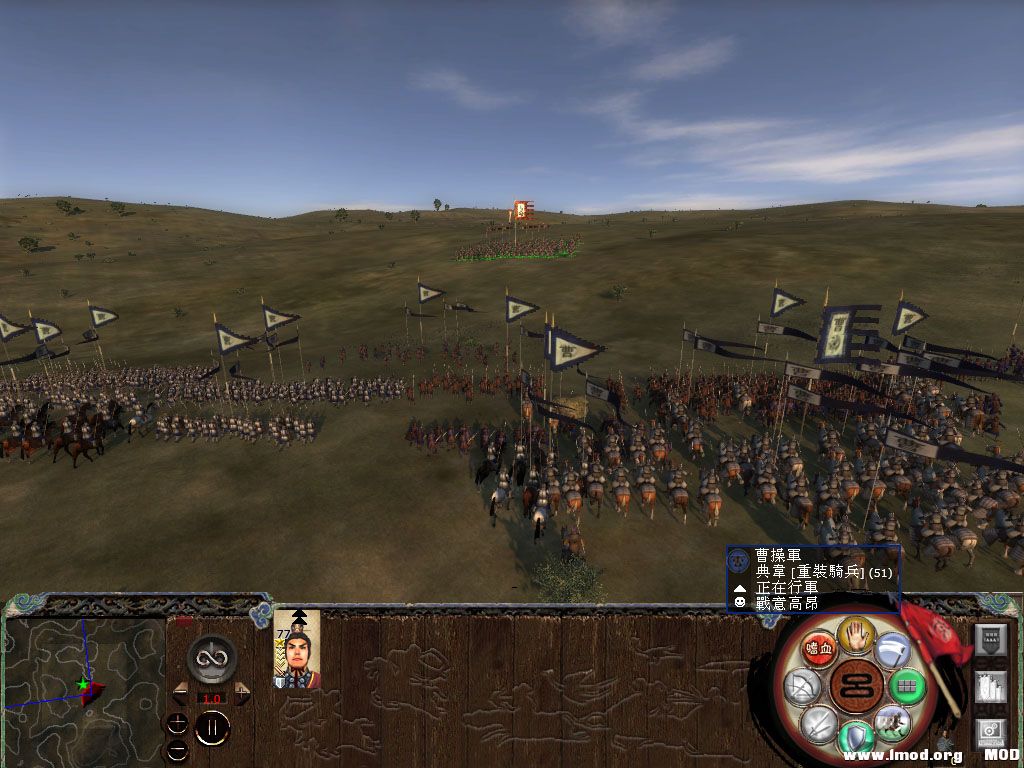Order the unit to halt with hand icon

(855, 633)
